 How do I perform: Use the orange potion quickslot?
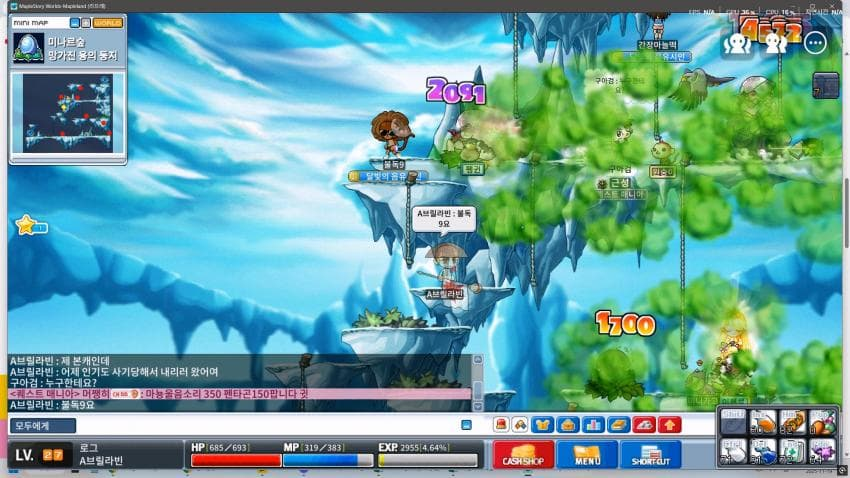(762, 424)
